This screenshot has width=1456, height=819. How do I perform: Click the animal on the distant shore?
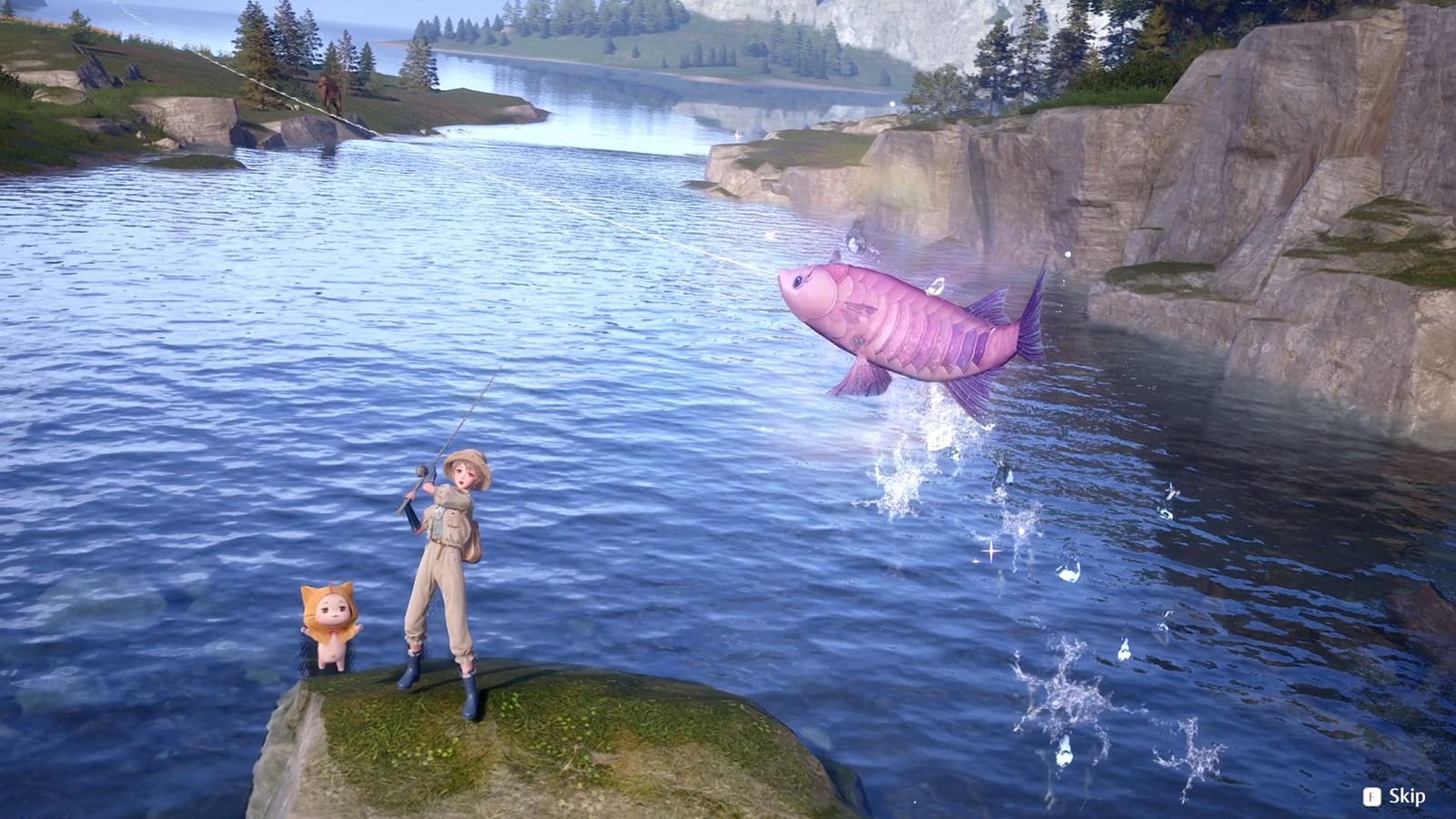tap(330, 91)
